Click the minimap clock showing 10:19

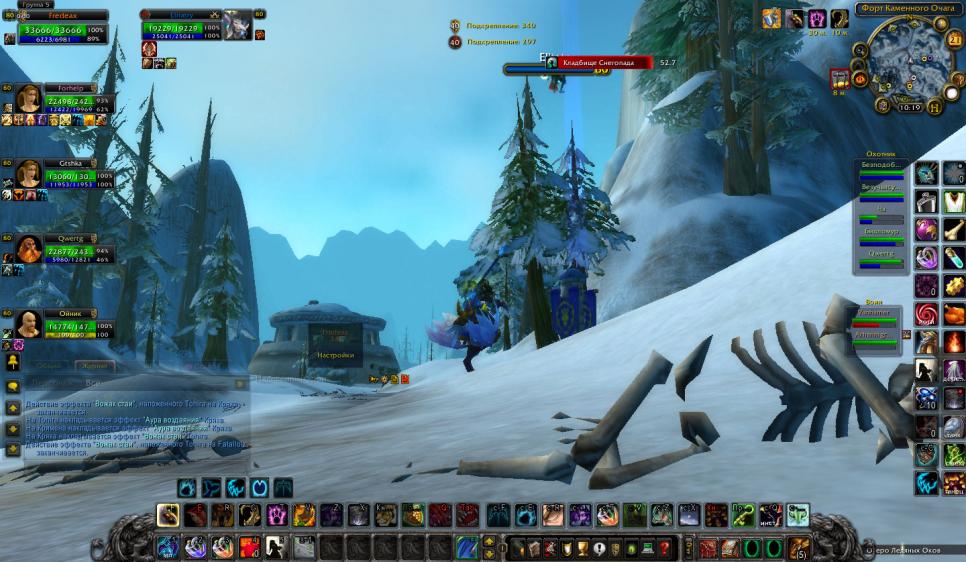pos(909,107)
